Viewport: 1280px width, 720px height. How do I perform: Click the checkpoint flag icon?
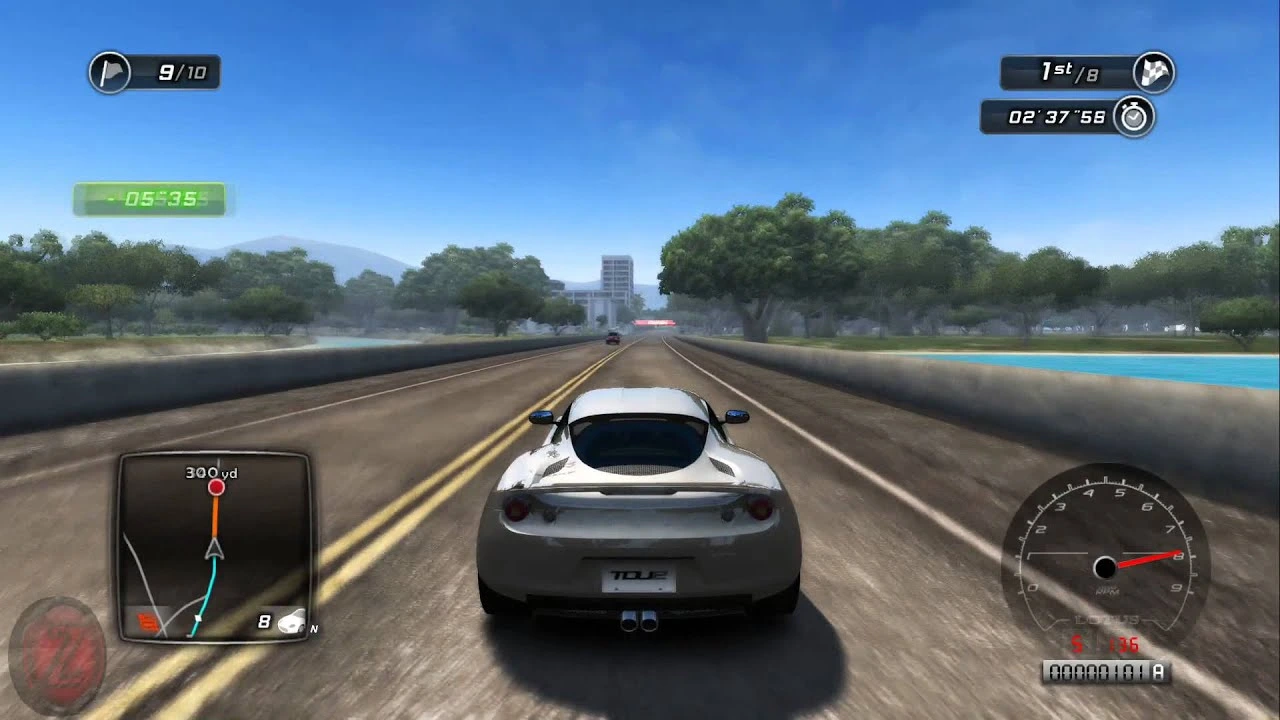110,70
